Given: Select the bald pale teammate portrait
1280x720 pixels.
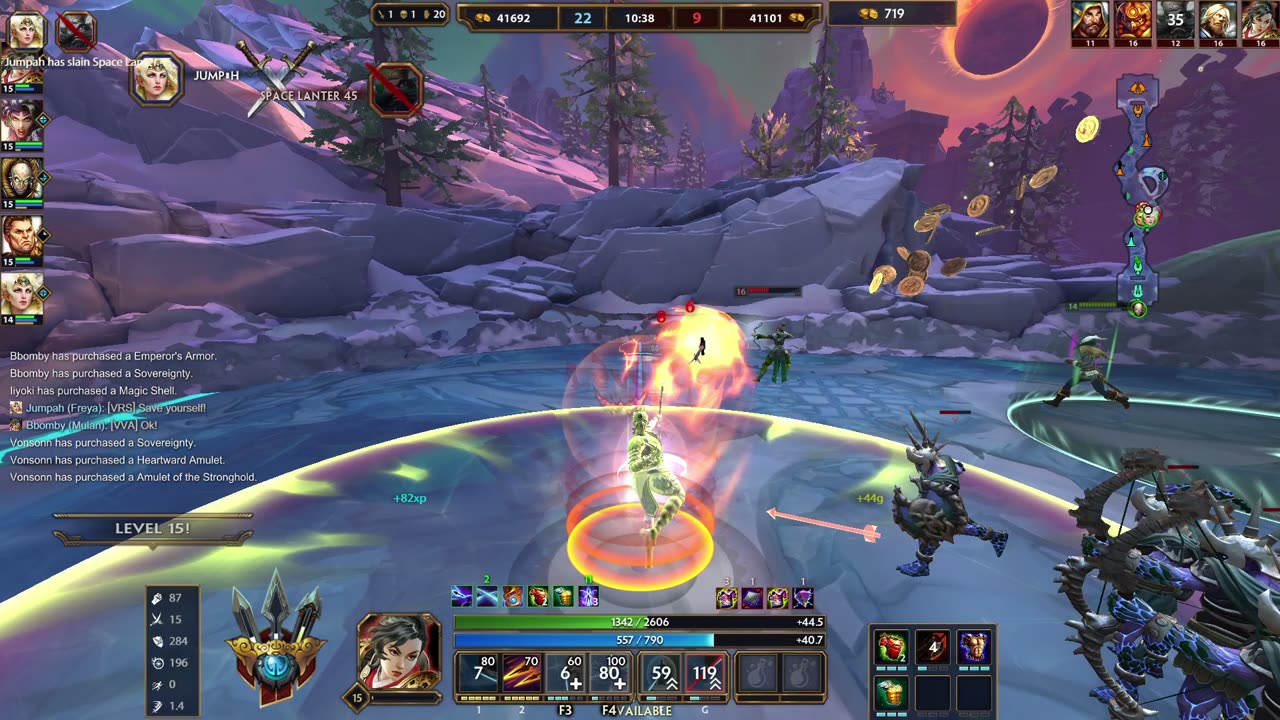Looking at the screenshot, I should (x=21, y=179).
